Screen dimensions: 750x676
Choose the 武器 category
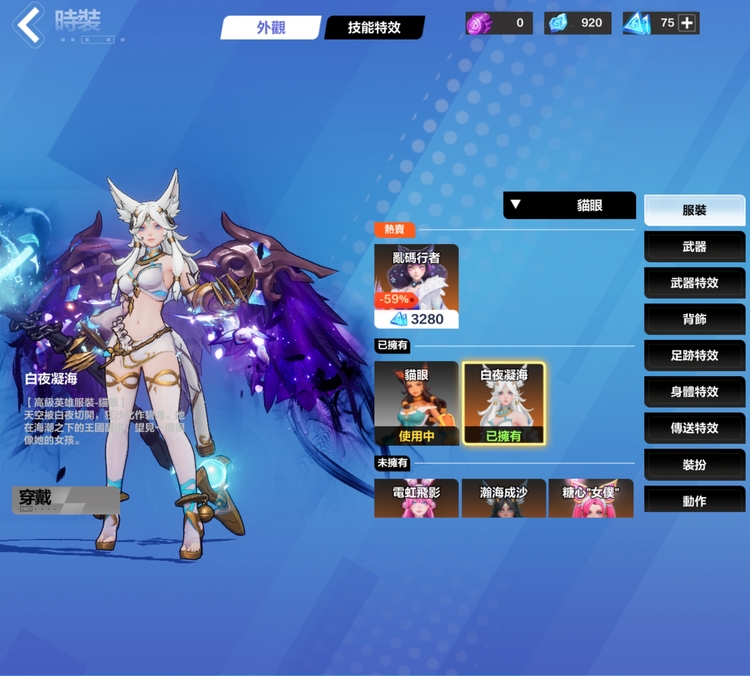(694, 246)
